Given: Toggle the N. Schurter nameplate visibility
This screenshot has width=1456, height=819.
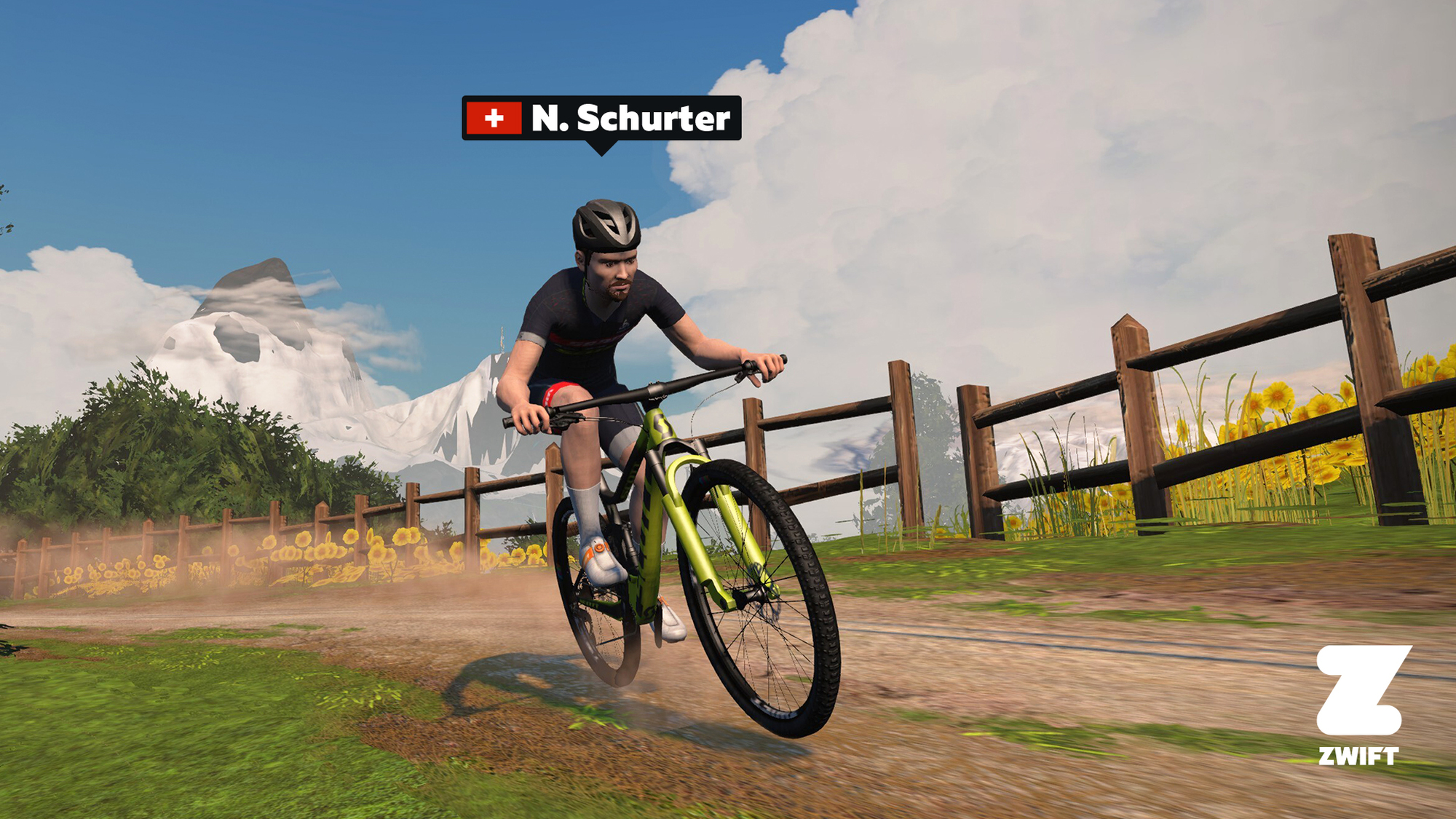Looking at the screenshot, I should pyautogui.click(x=597, y=118).
